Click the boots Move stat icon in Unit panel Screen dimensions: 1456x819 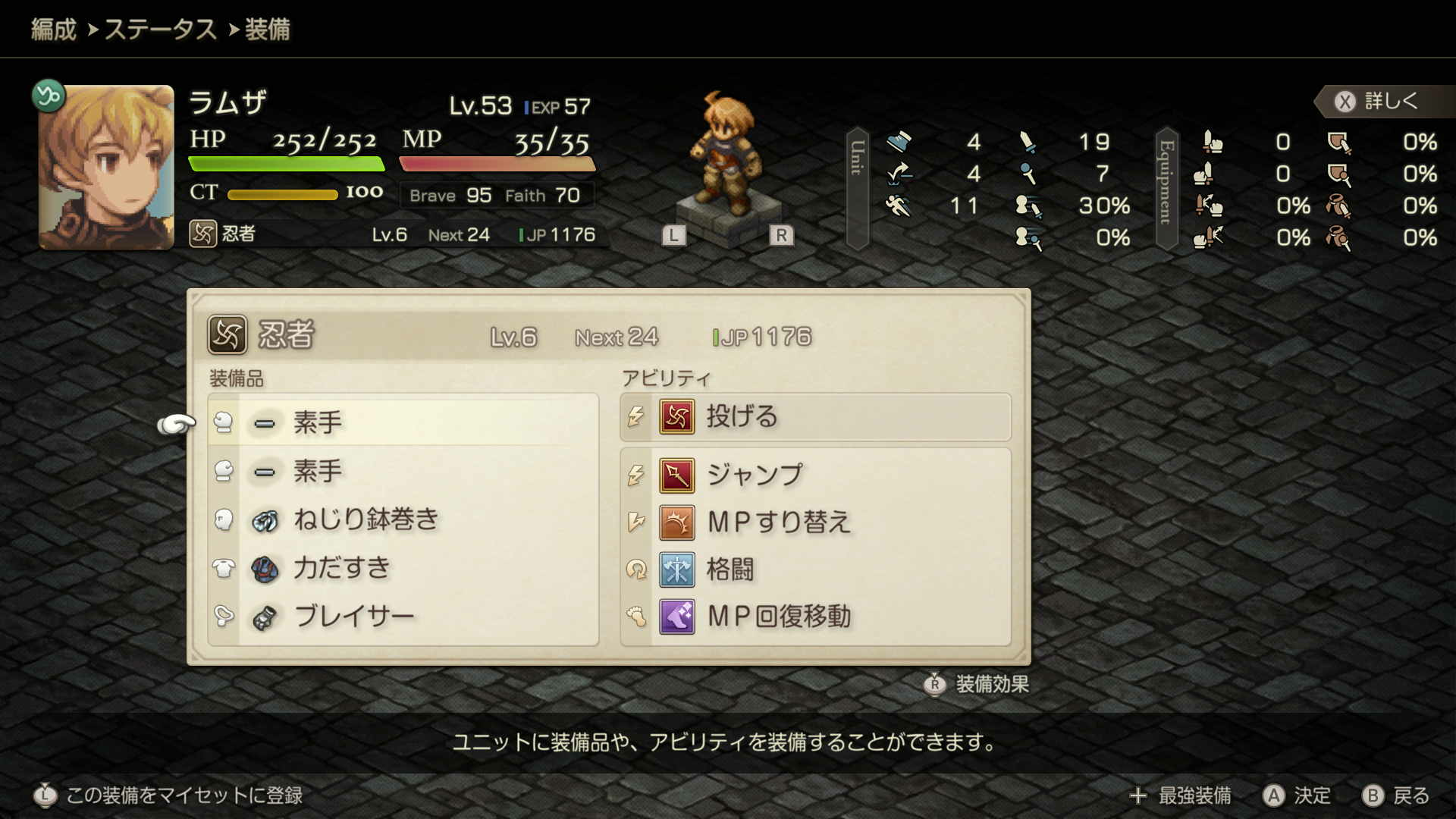899,143
